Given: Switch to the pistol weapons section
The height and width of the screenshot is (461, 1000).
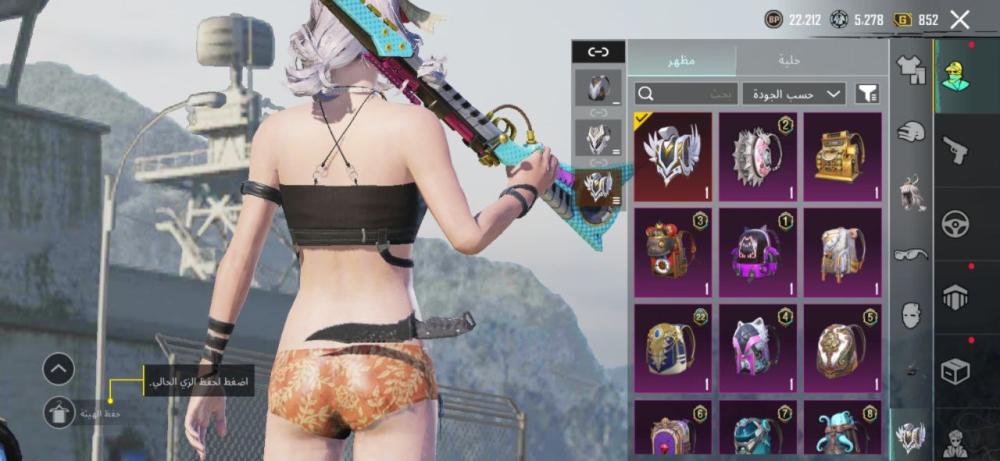Looking at the screenshot, I should [956, 149].
